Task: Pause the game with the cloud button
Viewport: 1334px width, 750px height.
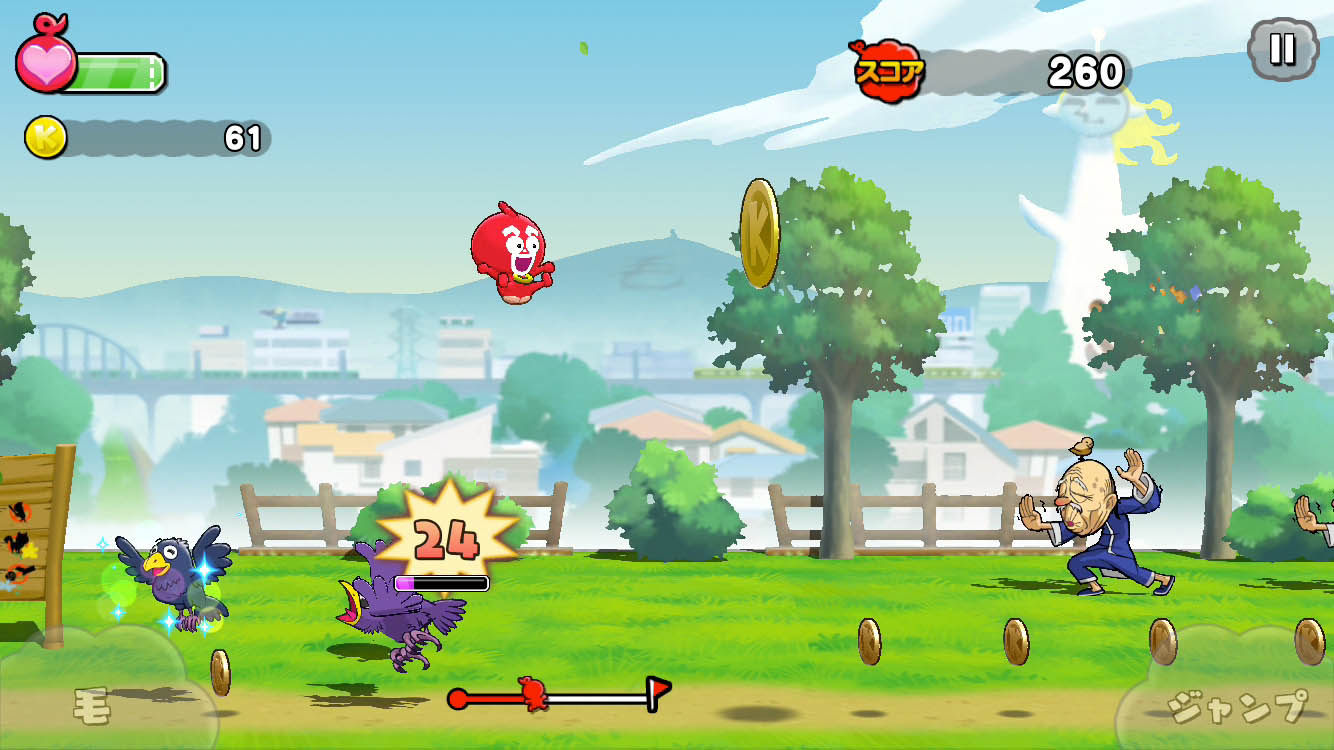Action: (x=1283, y=48)
